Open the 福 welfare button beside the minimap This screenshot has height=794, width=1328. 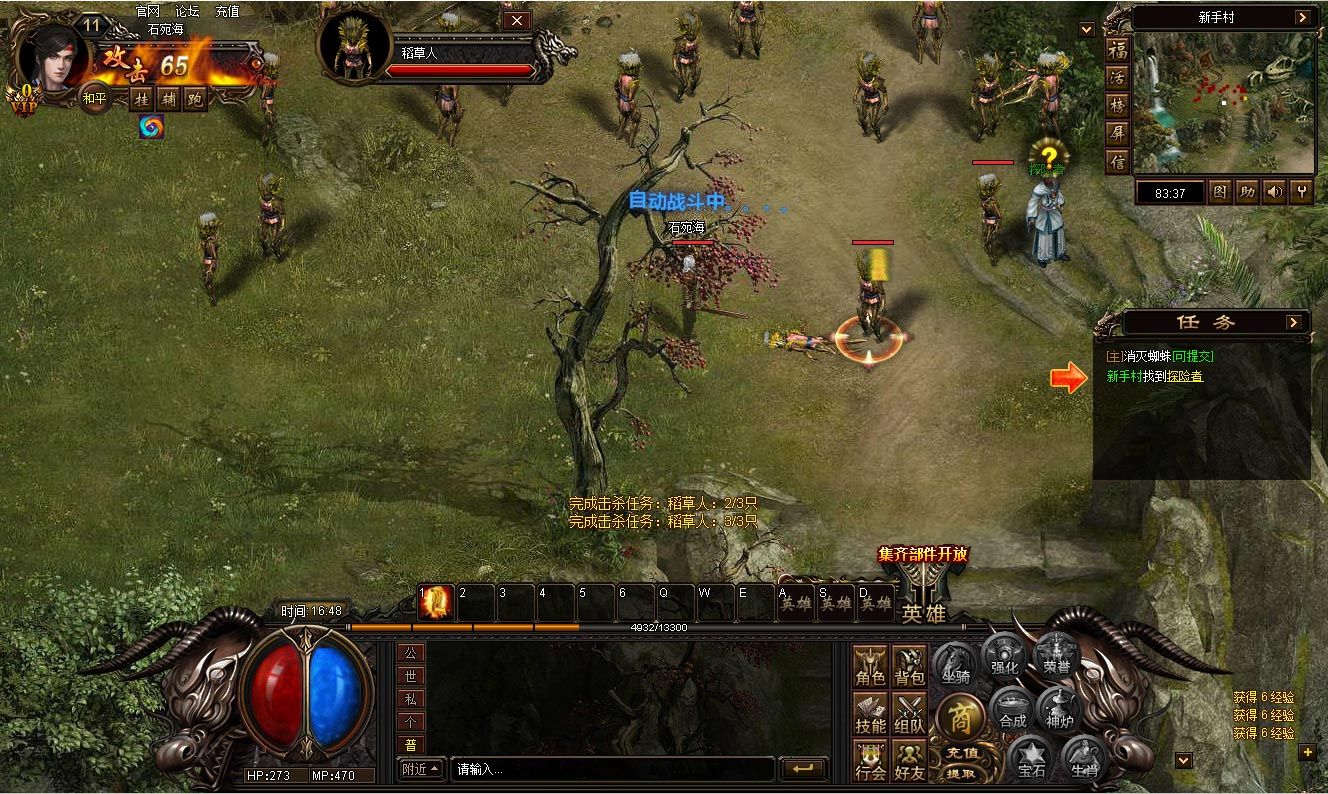pos(1118,50)
